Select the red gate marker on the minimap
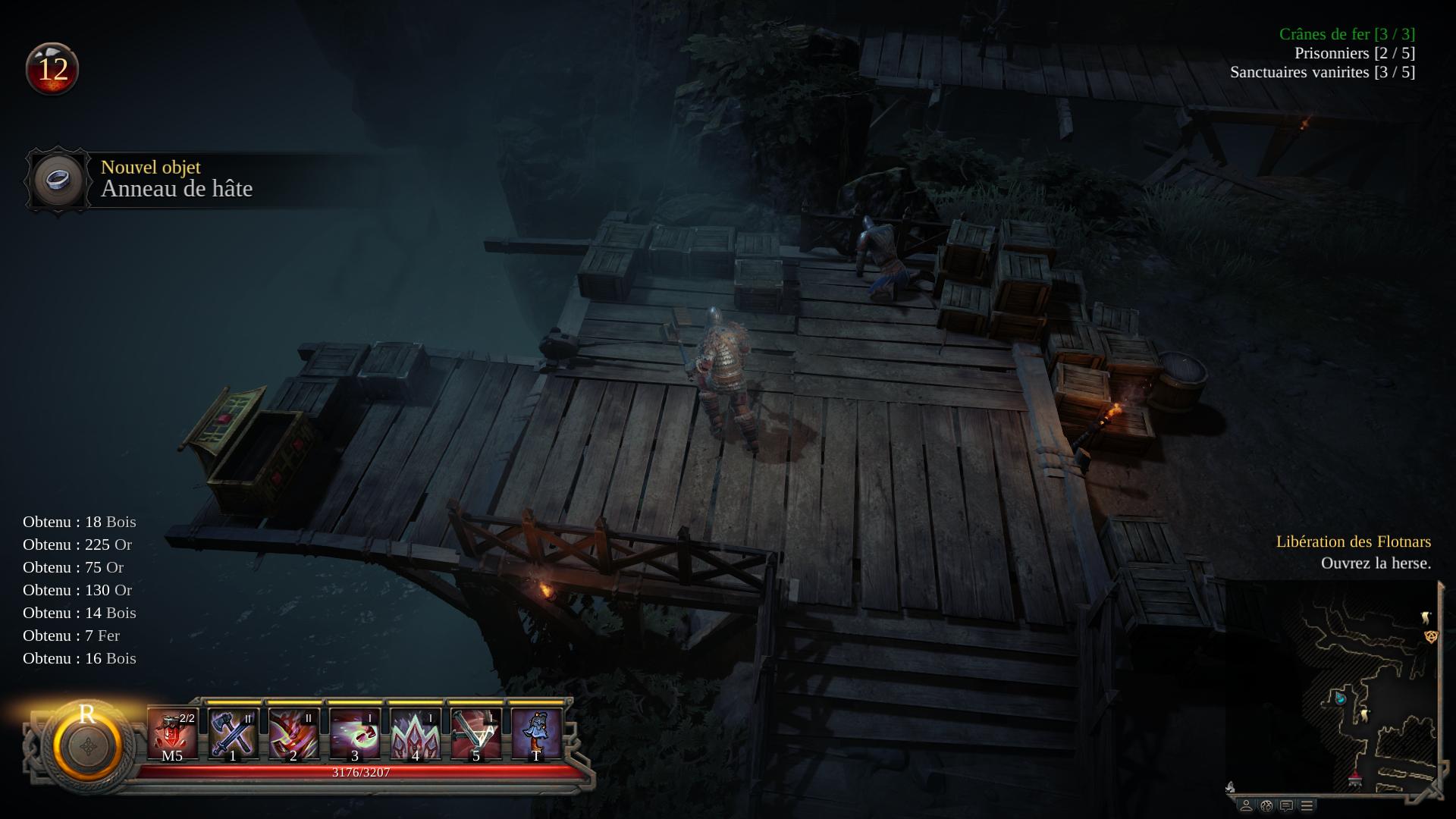The height and width of the screenshot is (819, 1456). coord(1355,779)
